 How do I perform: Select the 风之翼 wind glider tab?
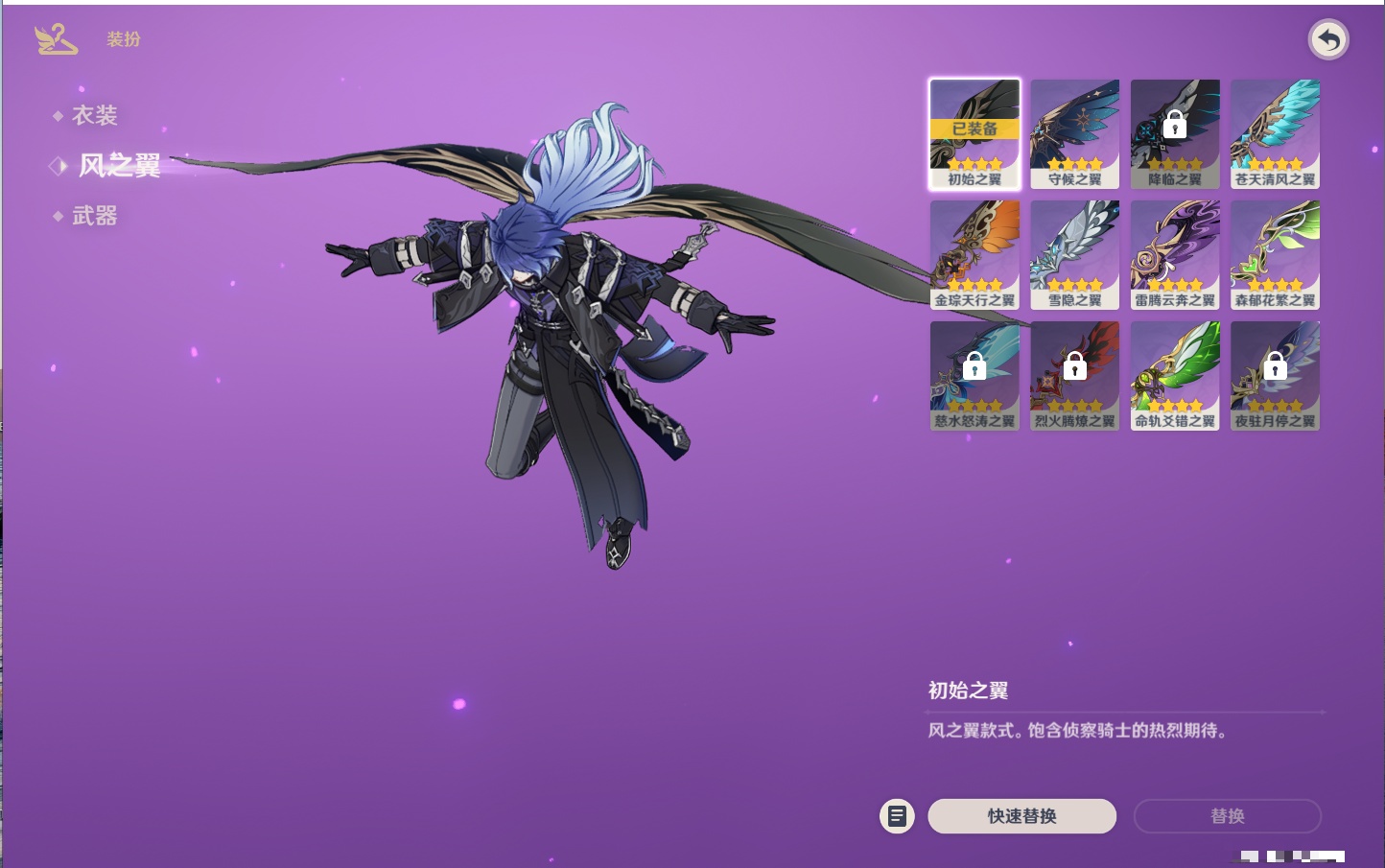tap(119, 166)
